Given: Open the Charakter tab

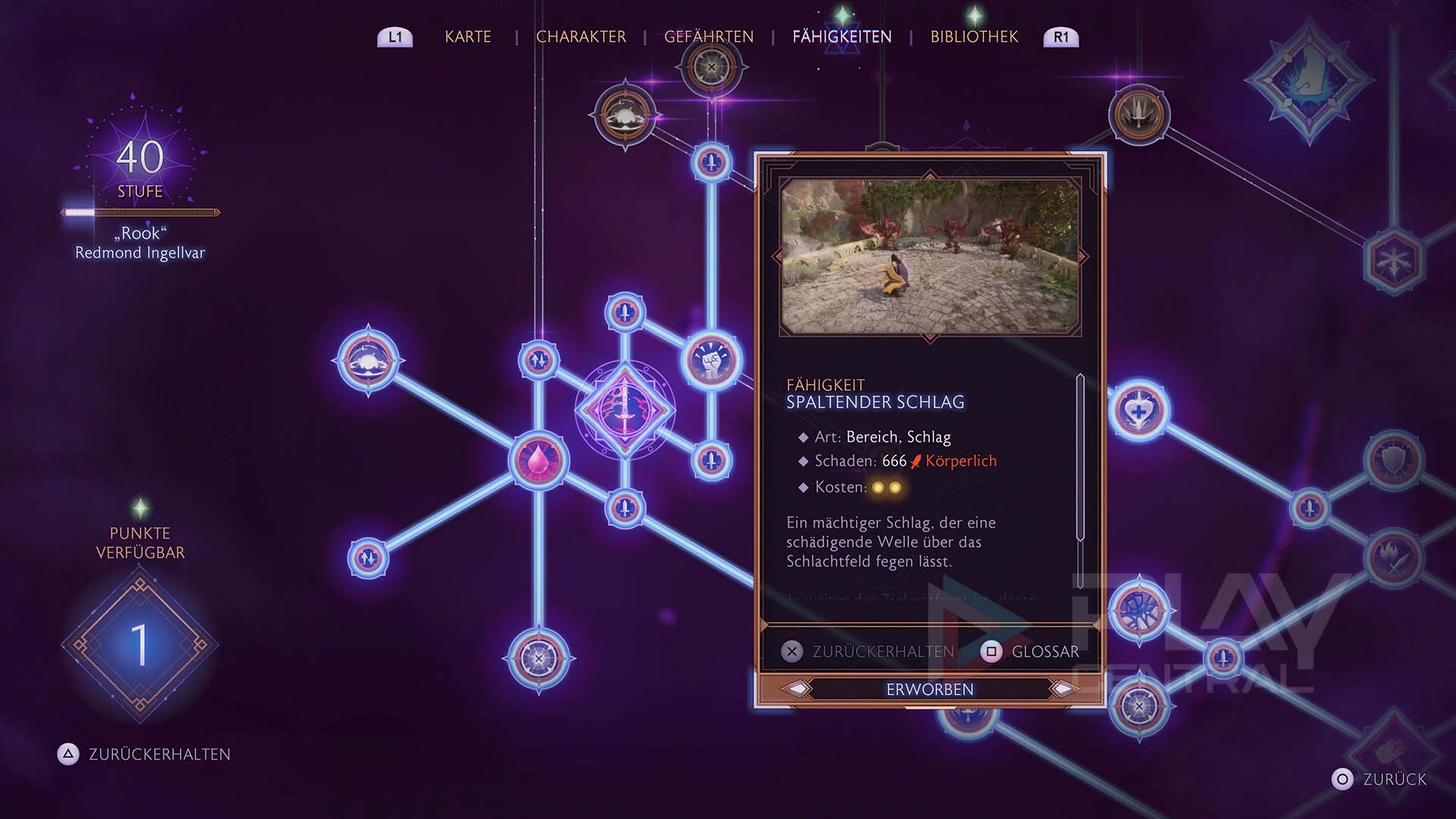Looking at the screenshot, I should tap(581, 36).
